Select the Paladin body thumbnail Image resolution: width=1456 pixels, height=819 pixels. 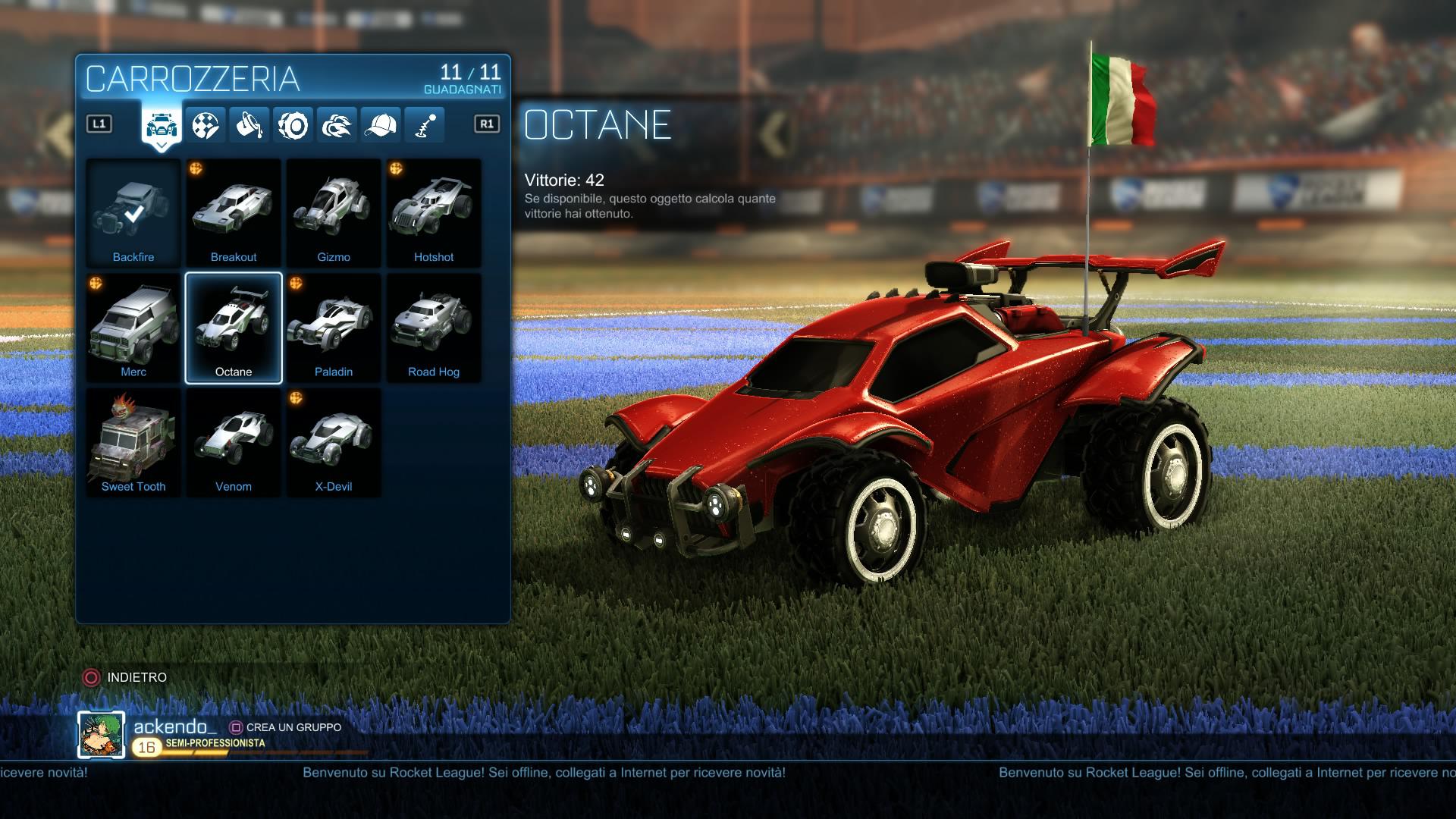tap(334, 326)
